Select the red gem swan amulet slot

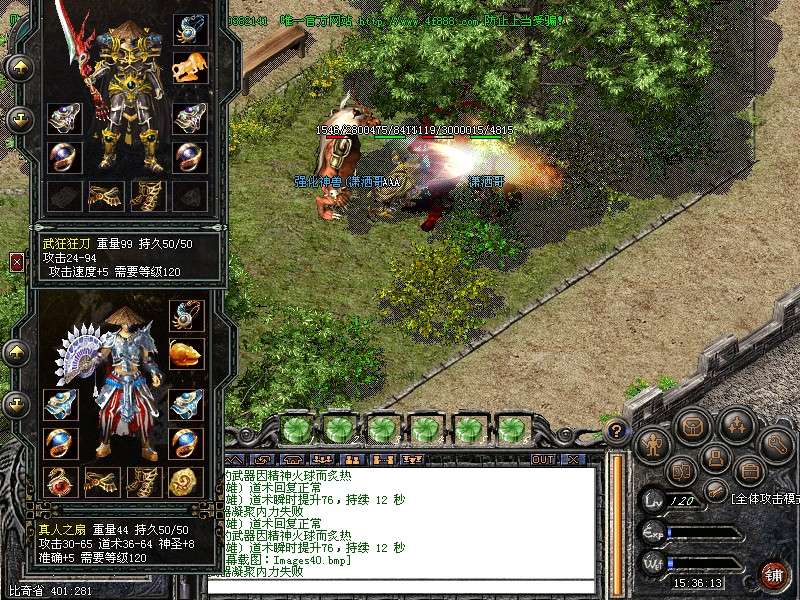click(61, 481)
